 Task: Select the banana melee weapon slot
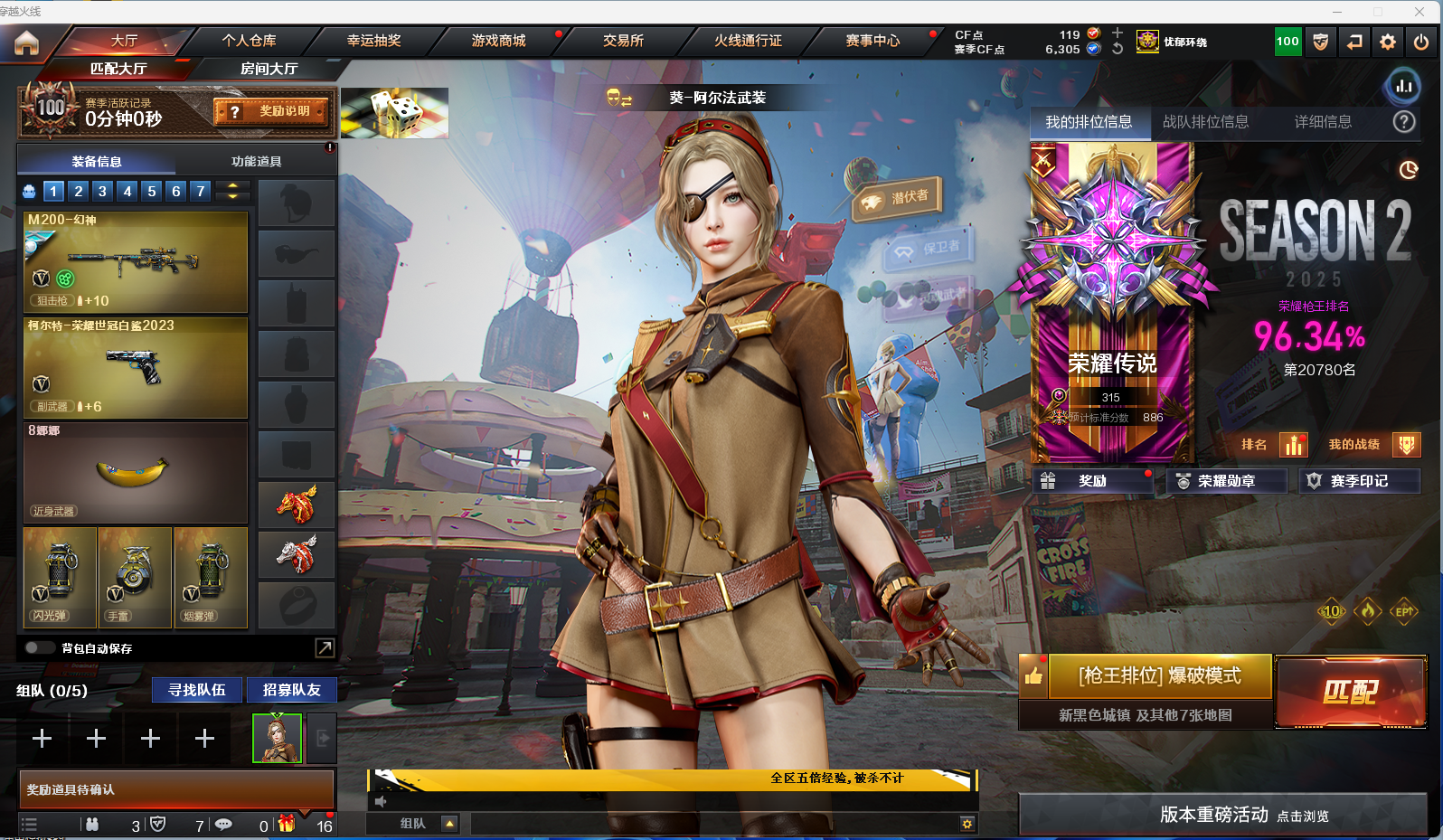(136, 472)
